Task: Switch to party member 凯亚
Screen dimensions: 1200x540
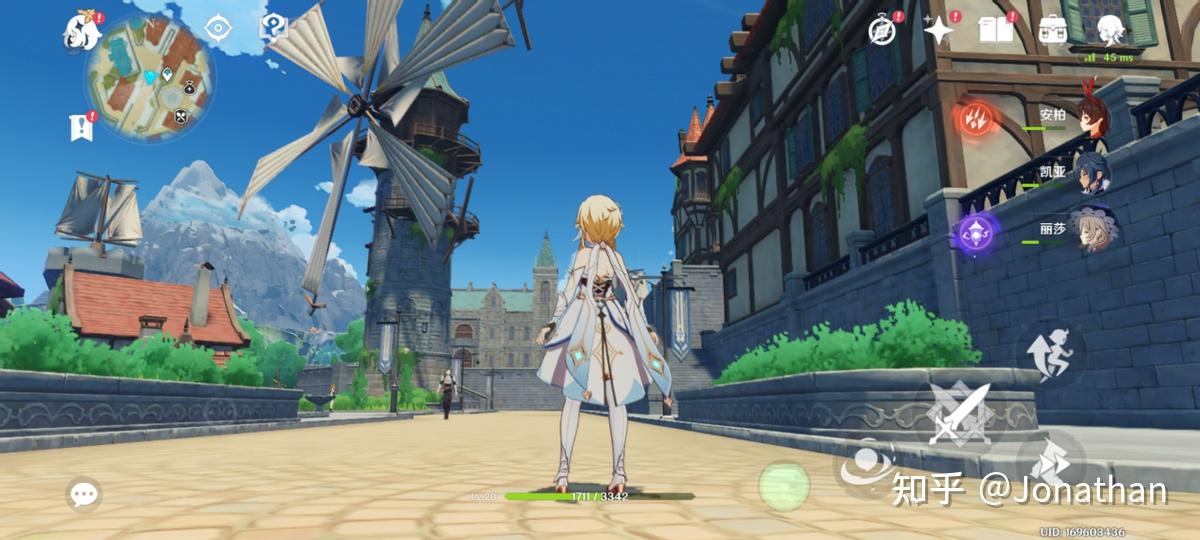Action: pos(1088,172)
